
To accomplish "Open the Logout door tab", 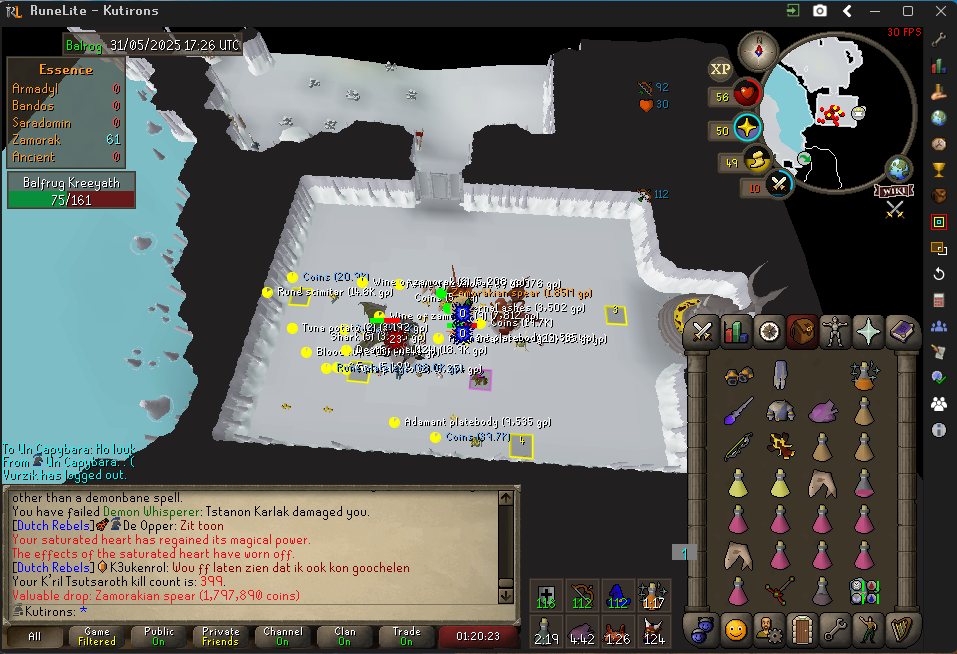I will click(x=801, y=629).
